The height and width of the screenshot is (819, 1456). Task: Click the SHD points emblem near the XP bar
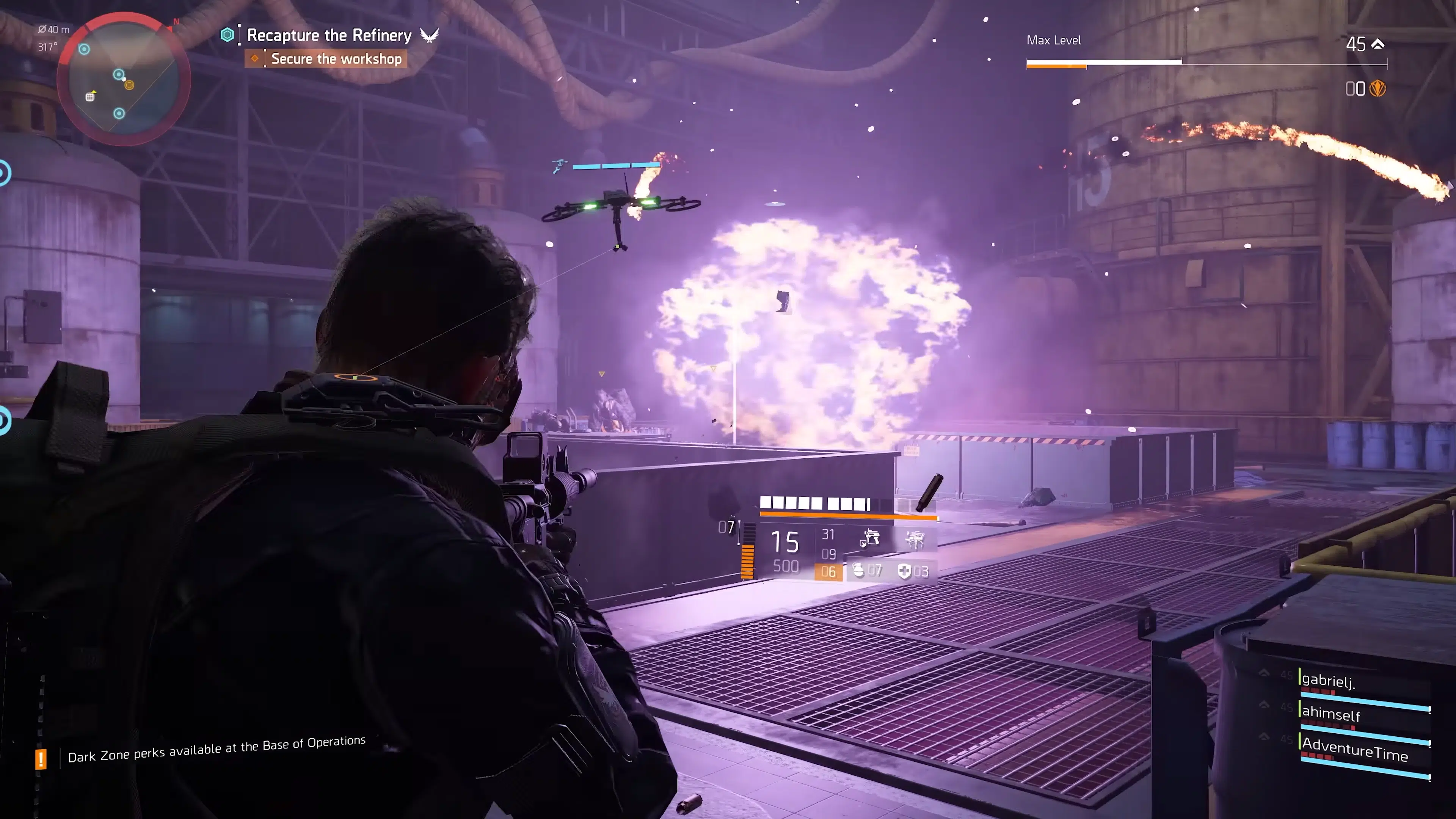point(1378,89)
